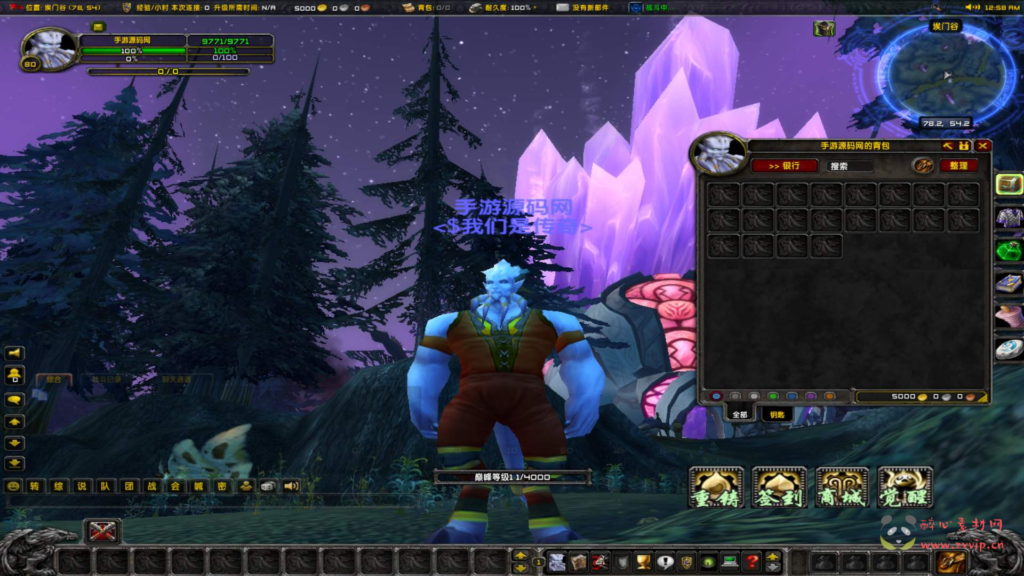Click the red question mark help icon
The image size is (1024, 576).
pyautogui.click(x=752, y=562)
